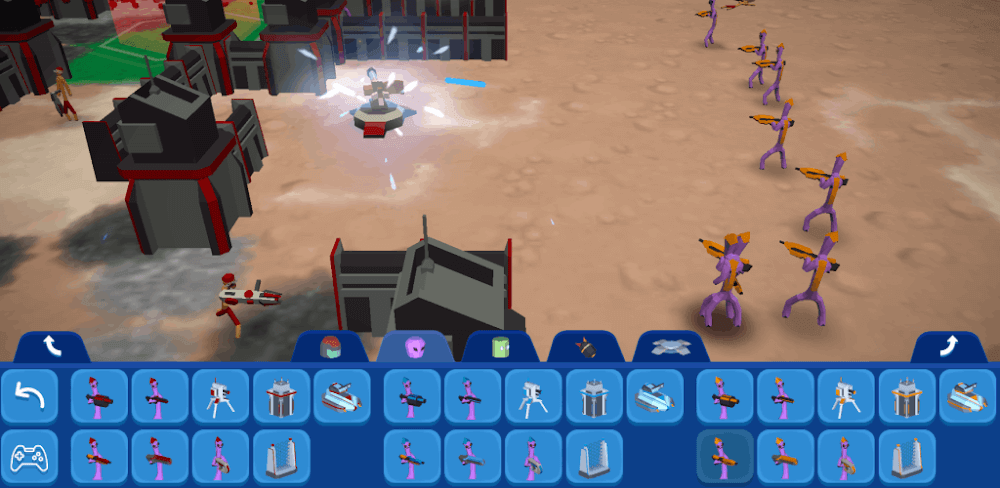Switch to the purple alien head tab
Image resolution: width=1000 pixels, height=488 pixels.
pos(415,347)
